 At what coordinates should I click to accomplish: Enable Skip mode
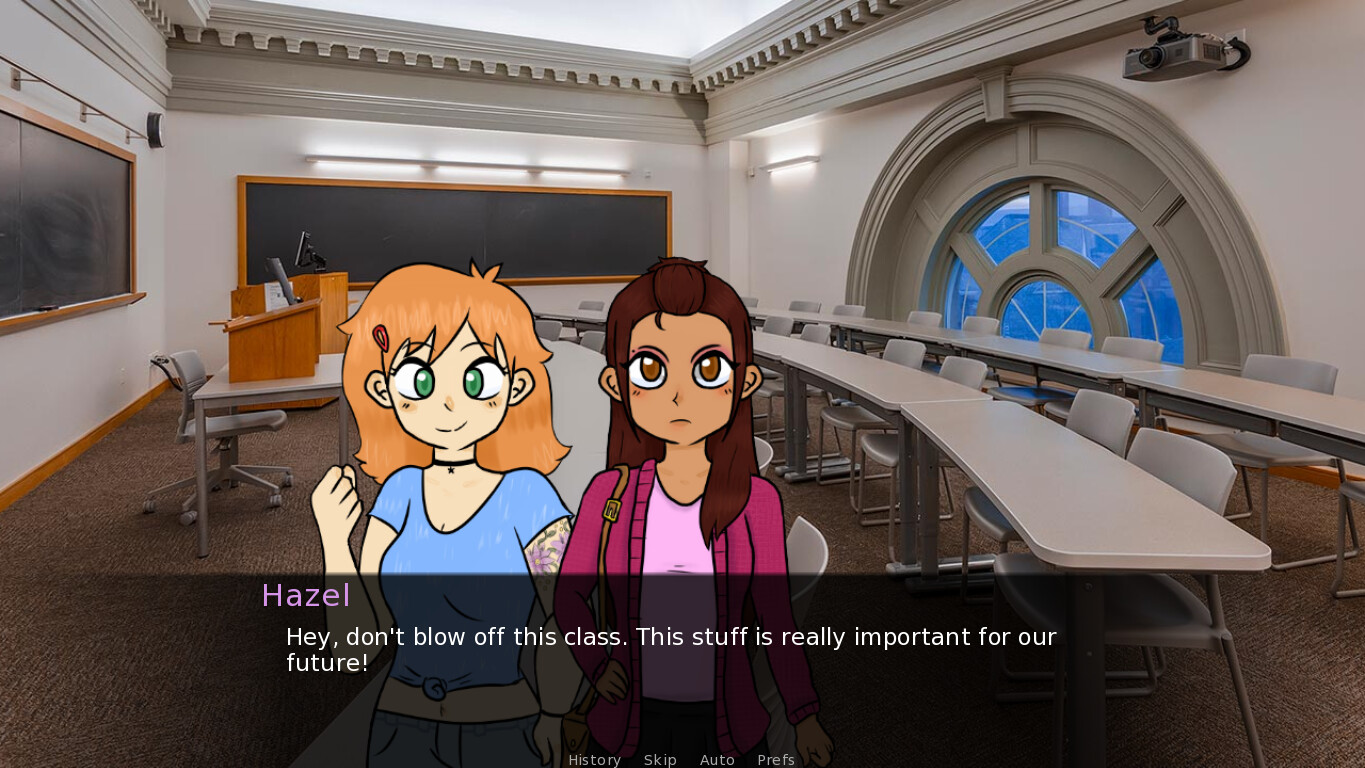pyautogui.click(x=660, y=760)
